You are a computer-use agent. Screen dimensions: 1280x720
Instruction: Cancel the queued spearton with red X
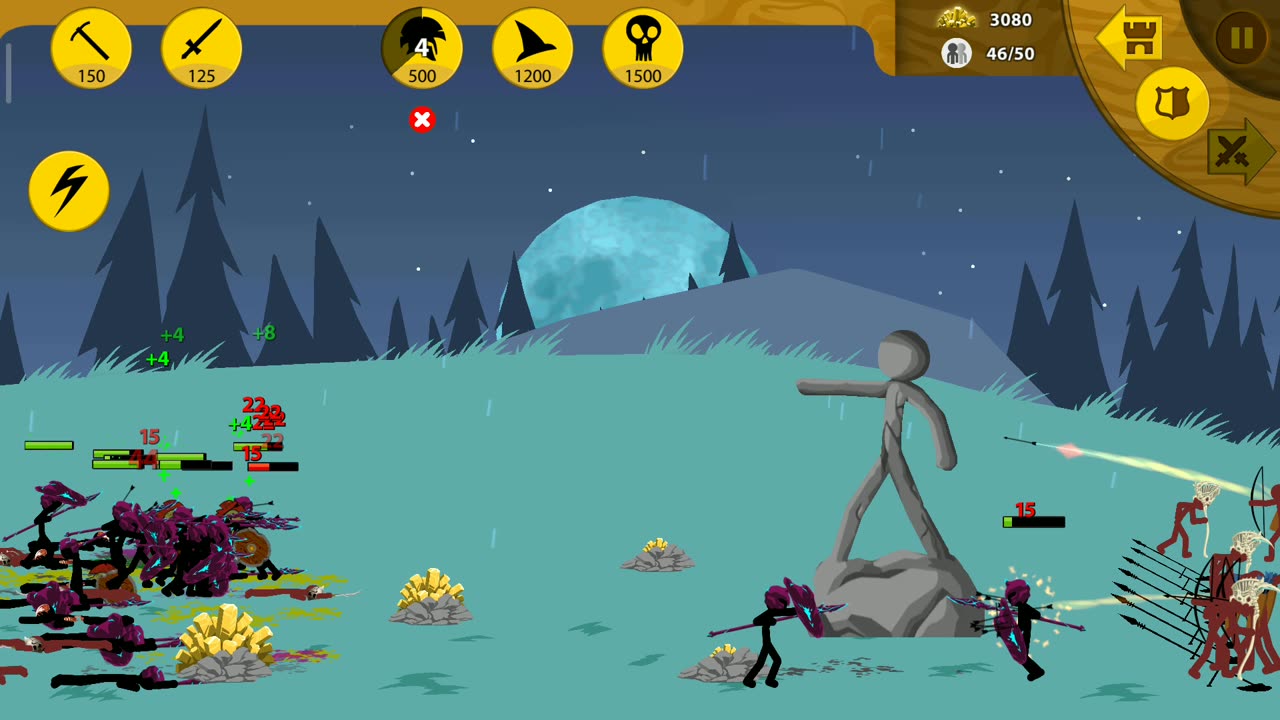click(x=422, y=120)
